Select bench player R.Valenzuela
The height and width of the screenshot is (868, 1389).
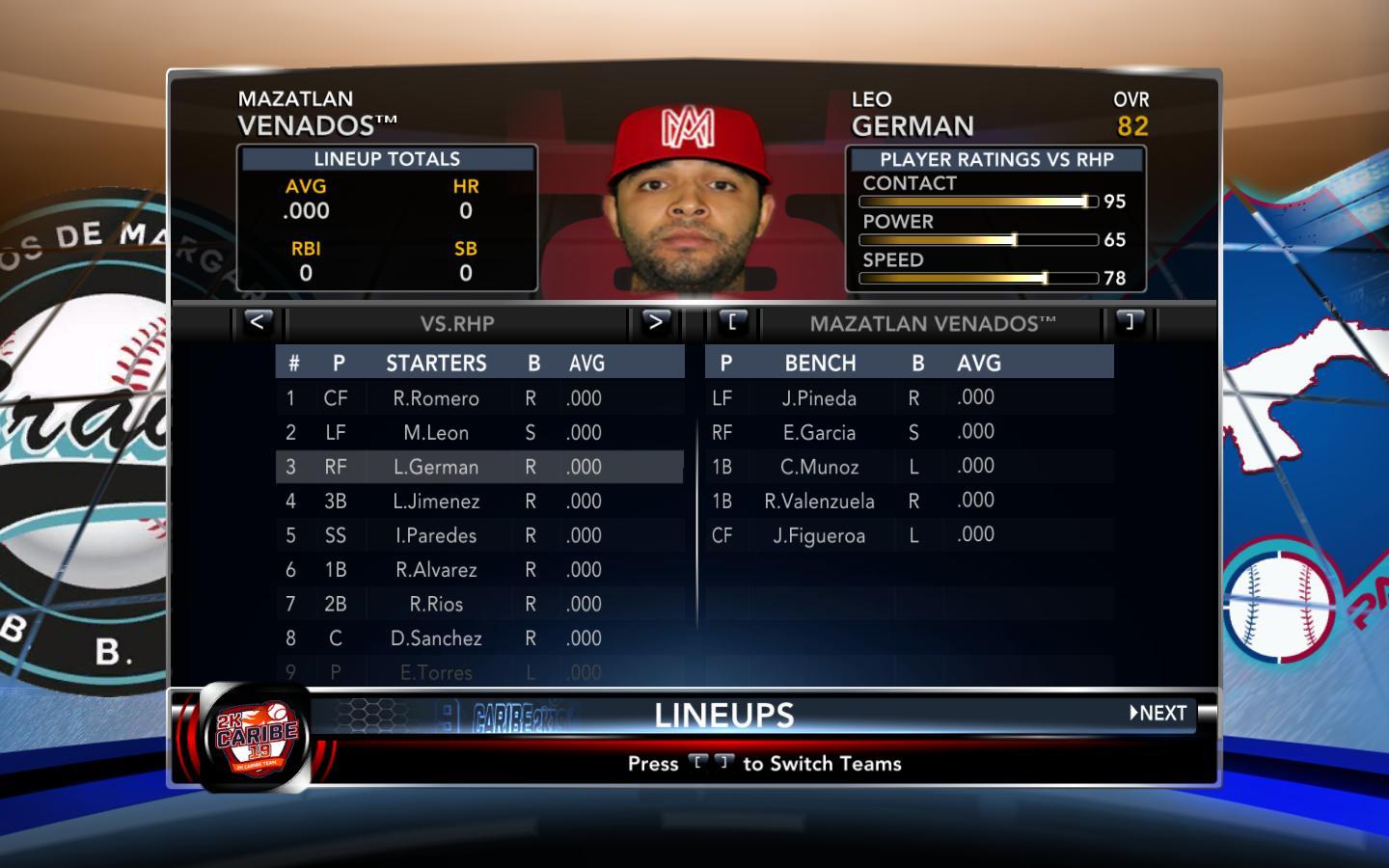pyautogui.click(x=819, y=502)
